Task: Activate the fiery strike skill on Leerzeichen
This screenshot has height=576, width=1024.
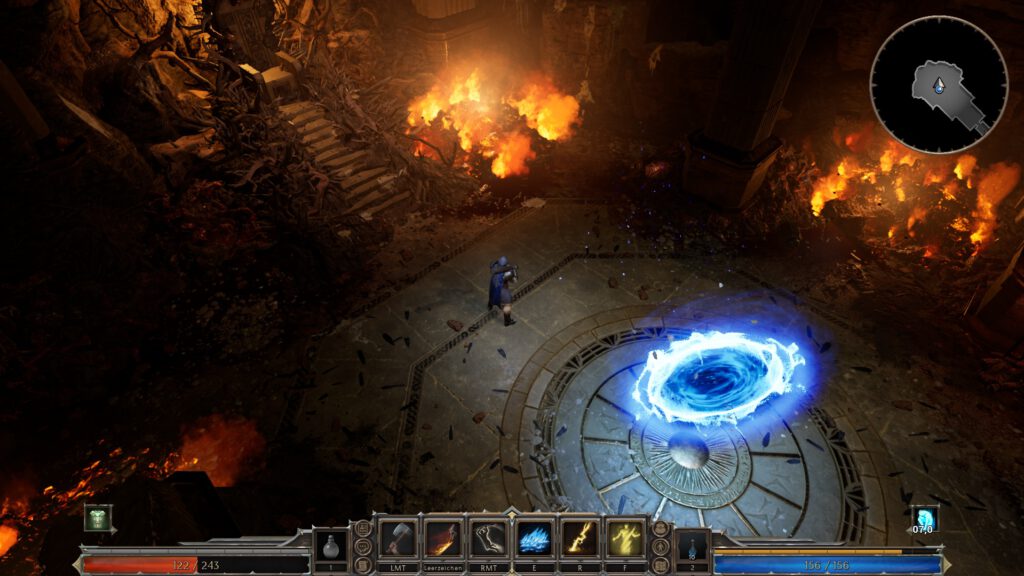Action: (443, 539)
